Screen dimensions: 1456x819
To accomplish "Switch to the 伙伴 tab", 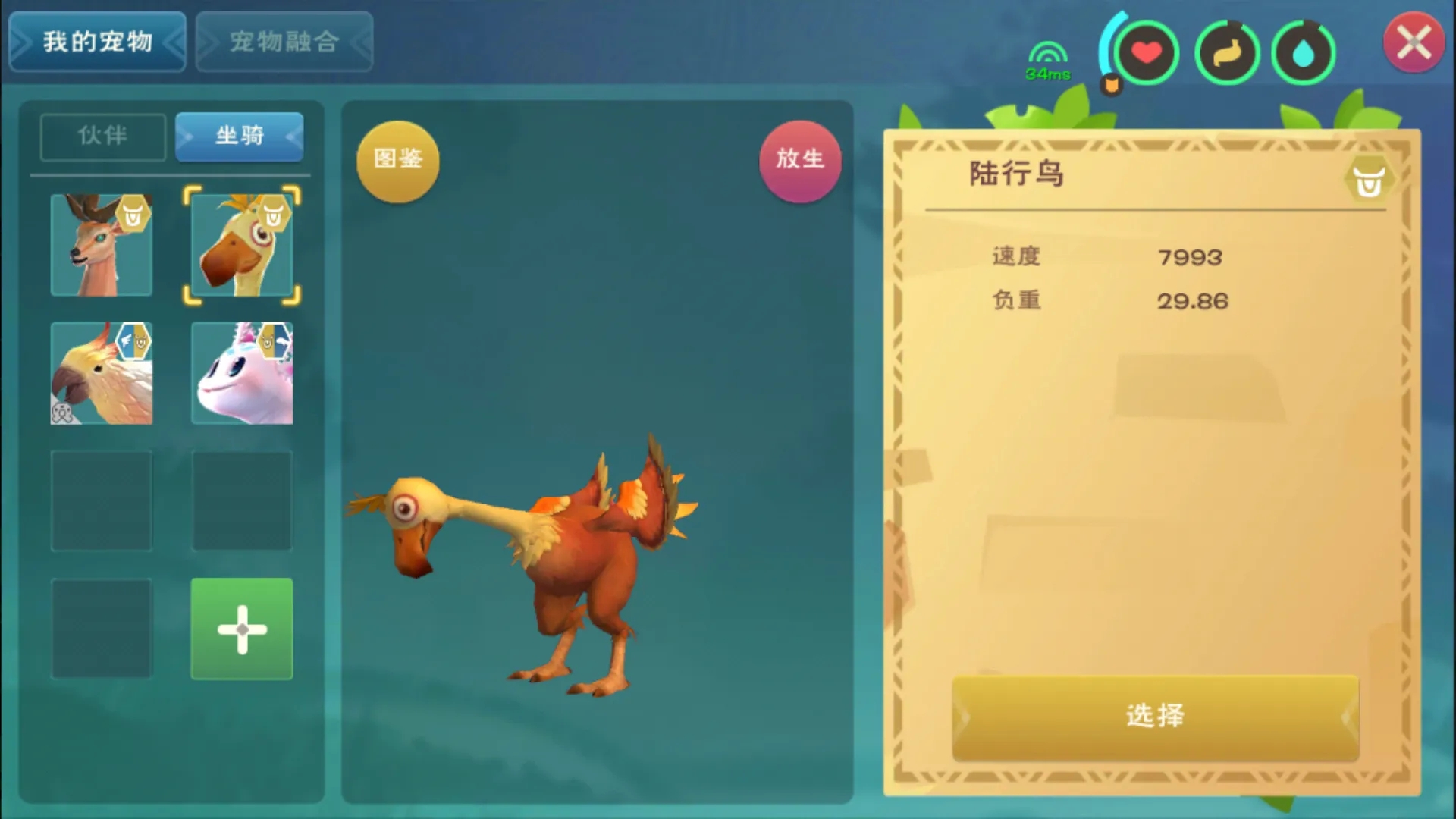I will [102, 137].
